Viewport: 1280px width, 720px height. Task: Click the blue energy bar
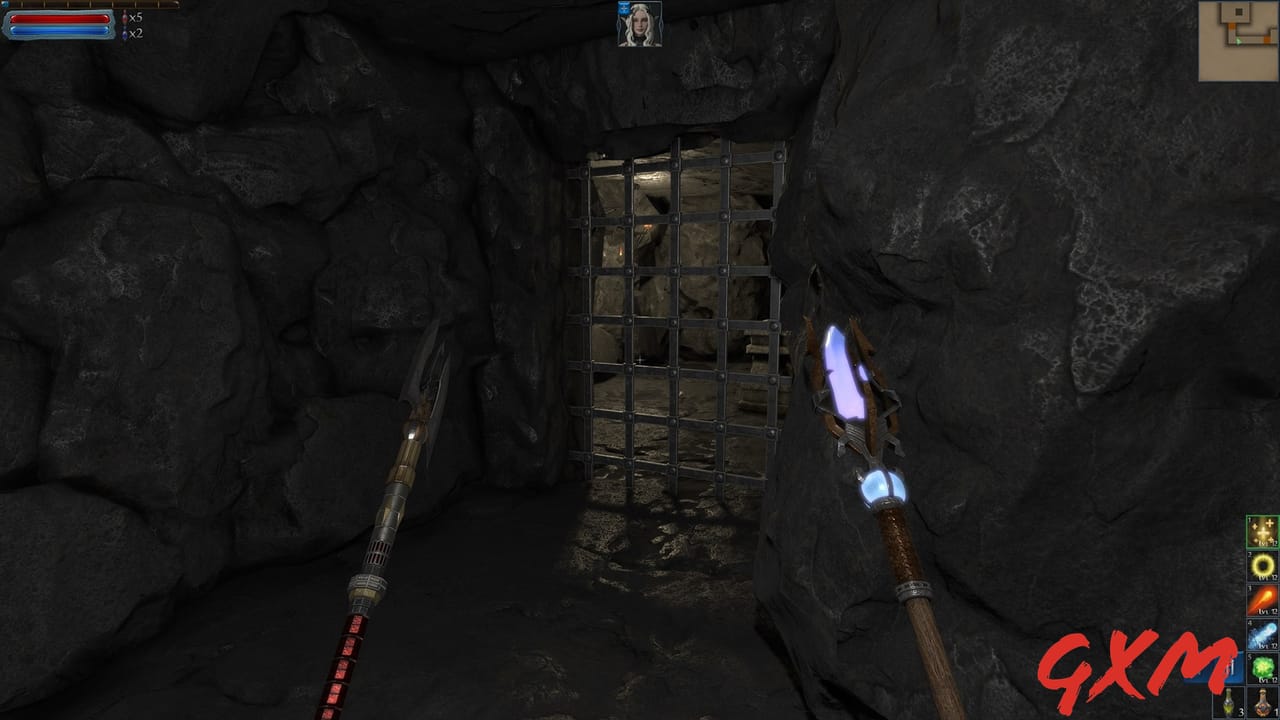click(x=60, y=31)
